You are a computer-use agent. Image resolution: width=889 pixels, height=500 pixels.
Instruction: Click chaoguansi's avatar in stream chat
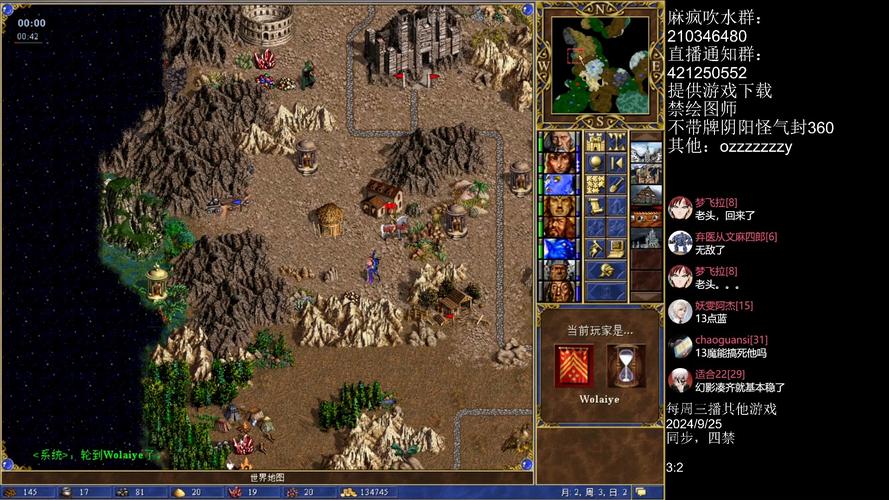(680, 347)
